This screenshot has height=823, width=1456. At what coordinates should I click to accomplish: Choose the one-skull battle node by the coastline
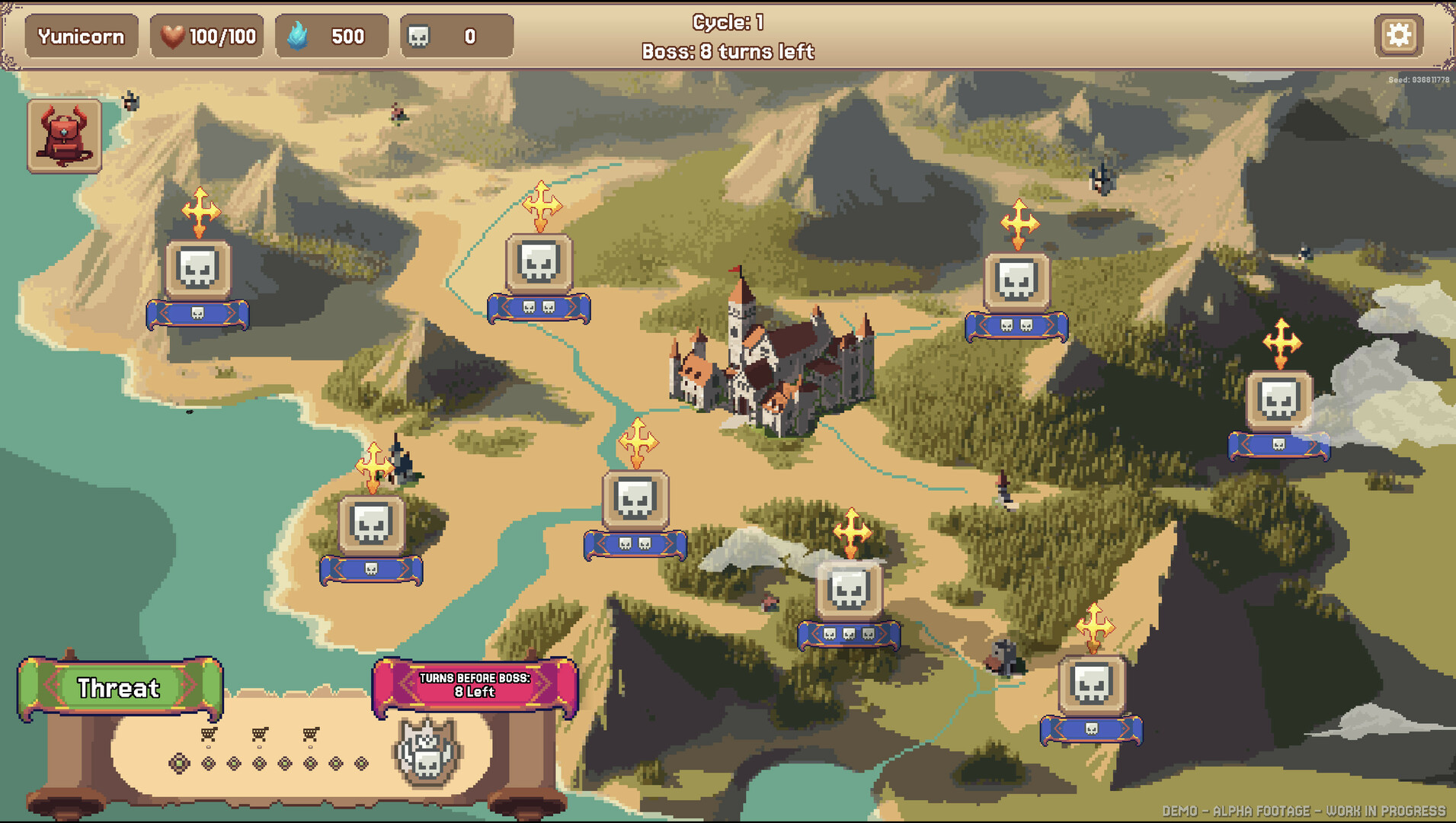click(371, 524)
